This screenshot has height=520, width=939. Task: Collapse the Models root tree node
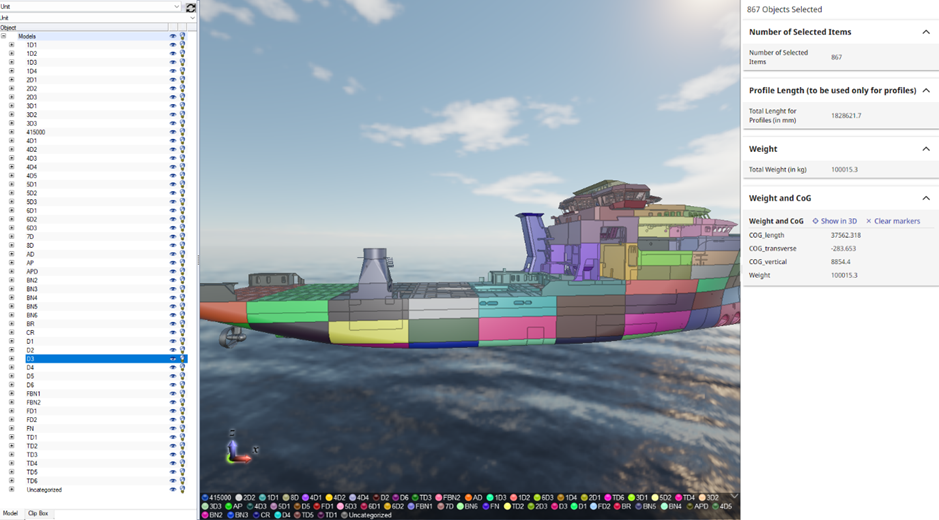[4, 36]
